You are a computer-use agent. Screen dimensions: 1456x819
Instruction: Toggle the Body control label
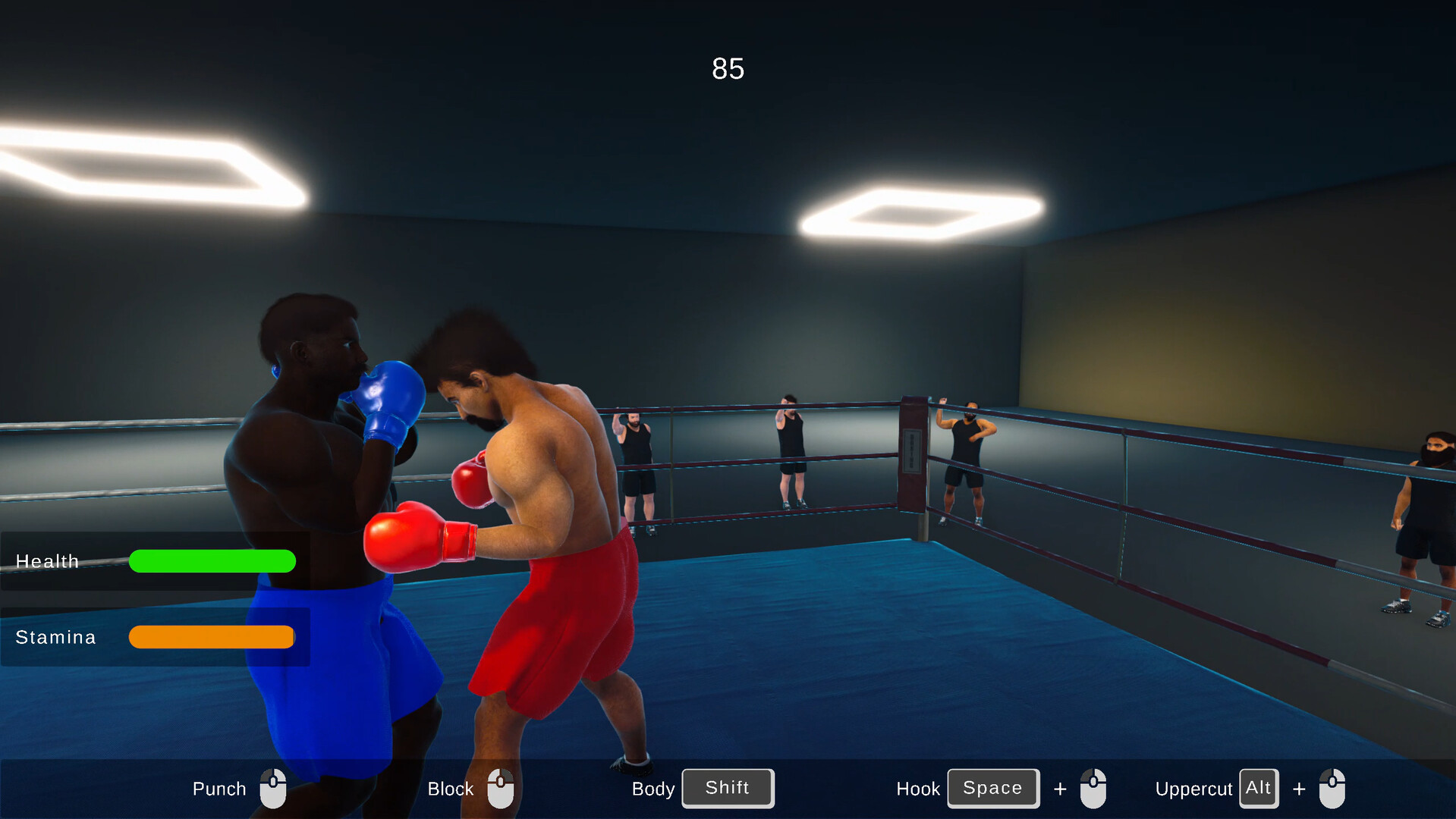tap(653, 789)
